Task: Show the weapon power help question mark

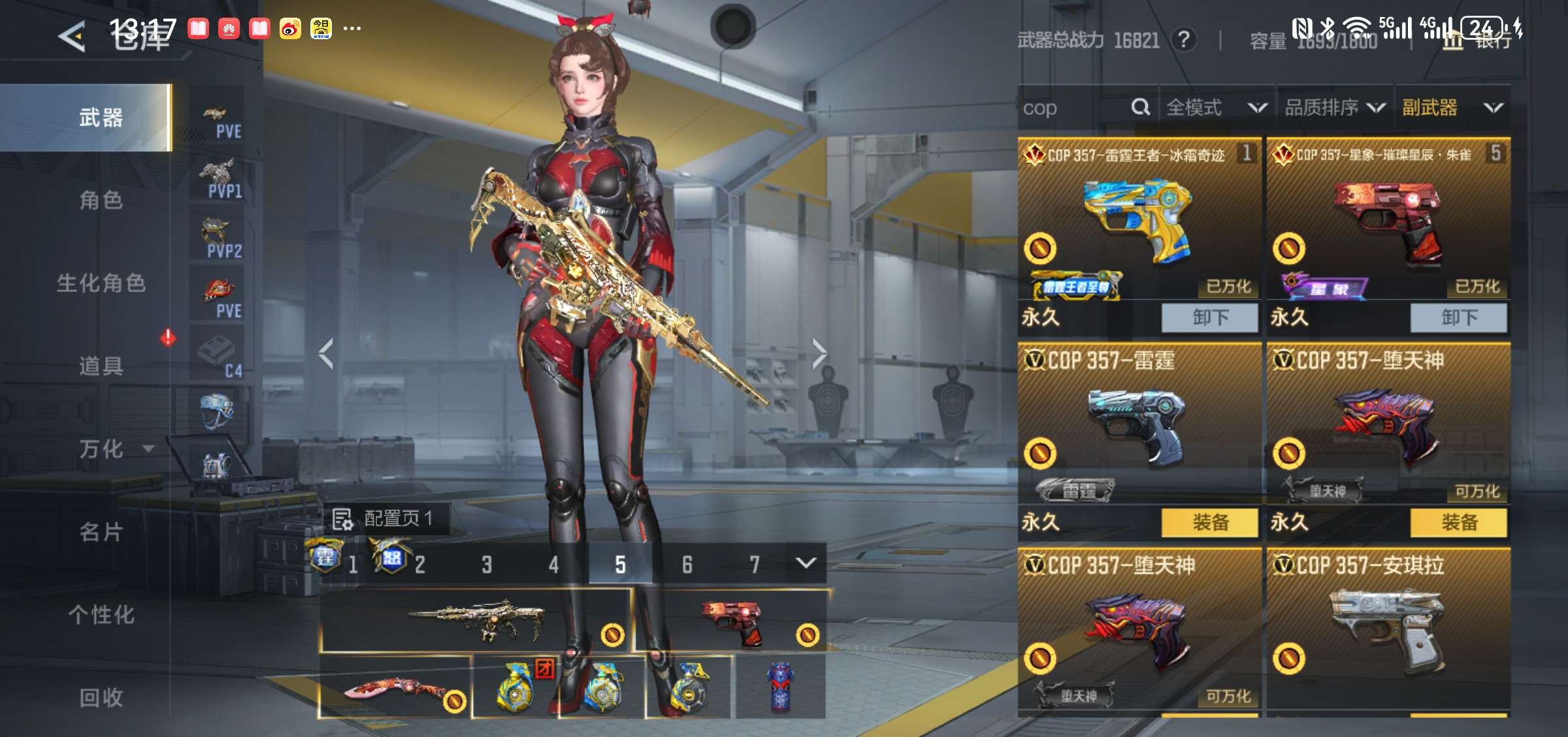Action: pyautogui.click(x=1184, y=40)
